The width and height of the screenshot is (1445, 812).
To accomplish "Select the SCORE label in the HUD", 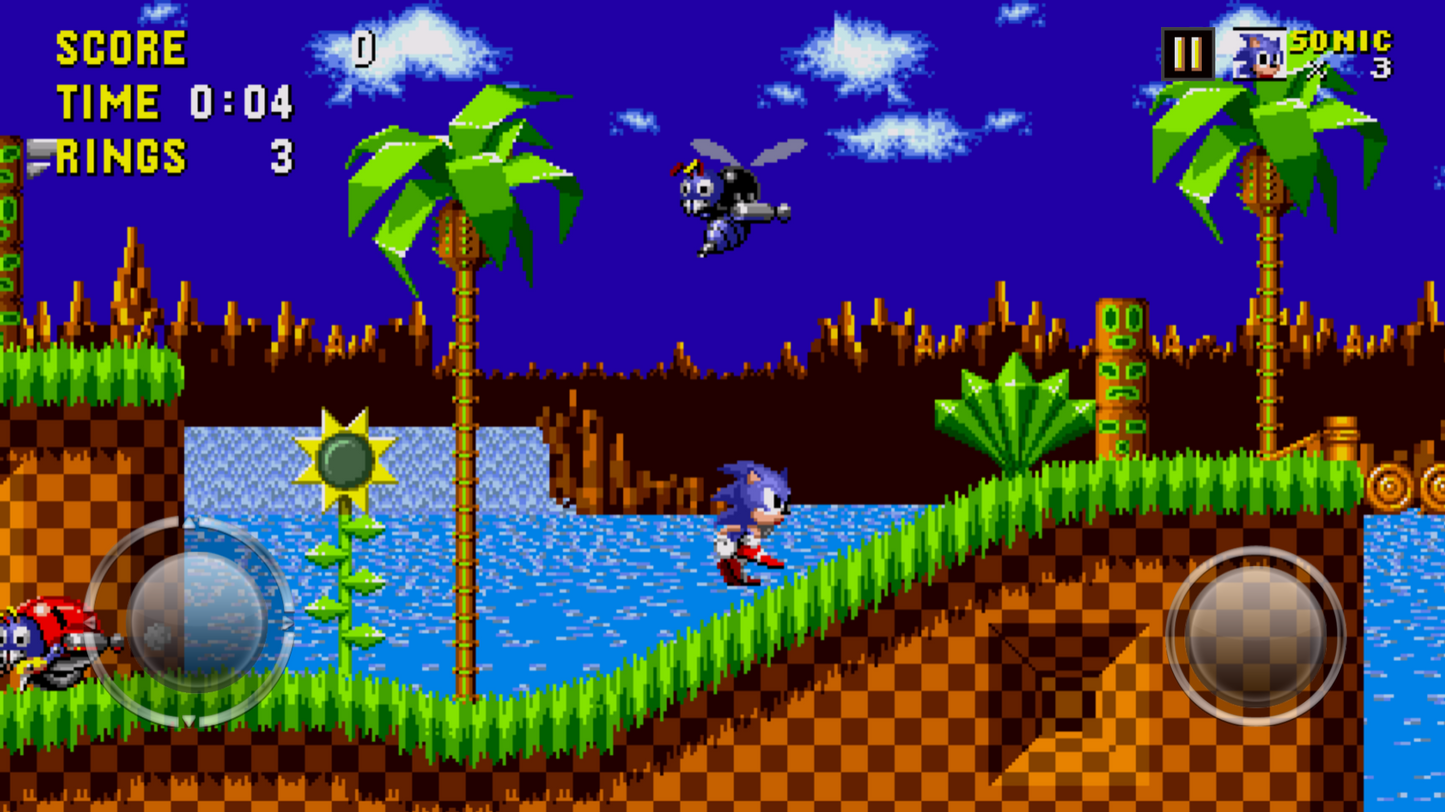I will (x=120, y=47).
